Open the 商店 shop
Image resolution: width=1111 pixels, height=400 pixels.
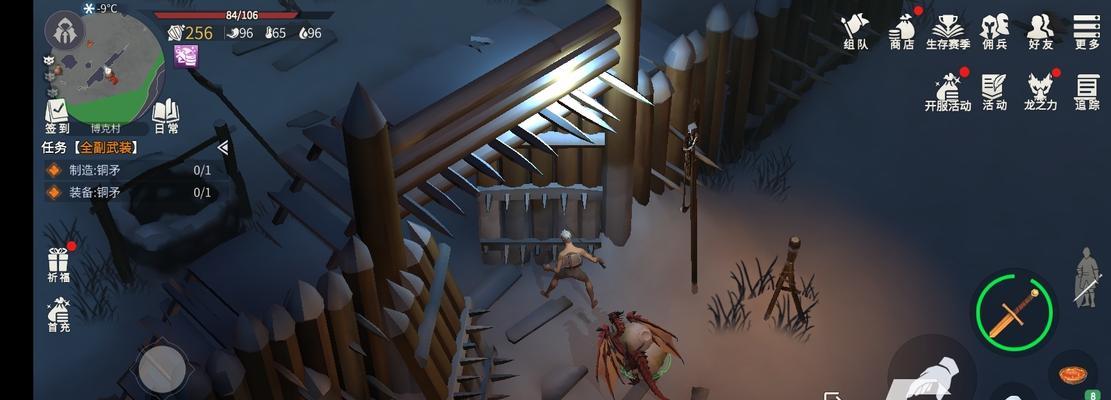coord(901,30)
